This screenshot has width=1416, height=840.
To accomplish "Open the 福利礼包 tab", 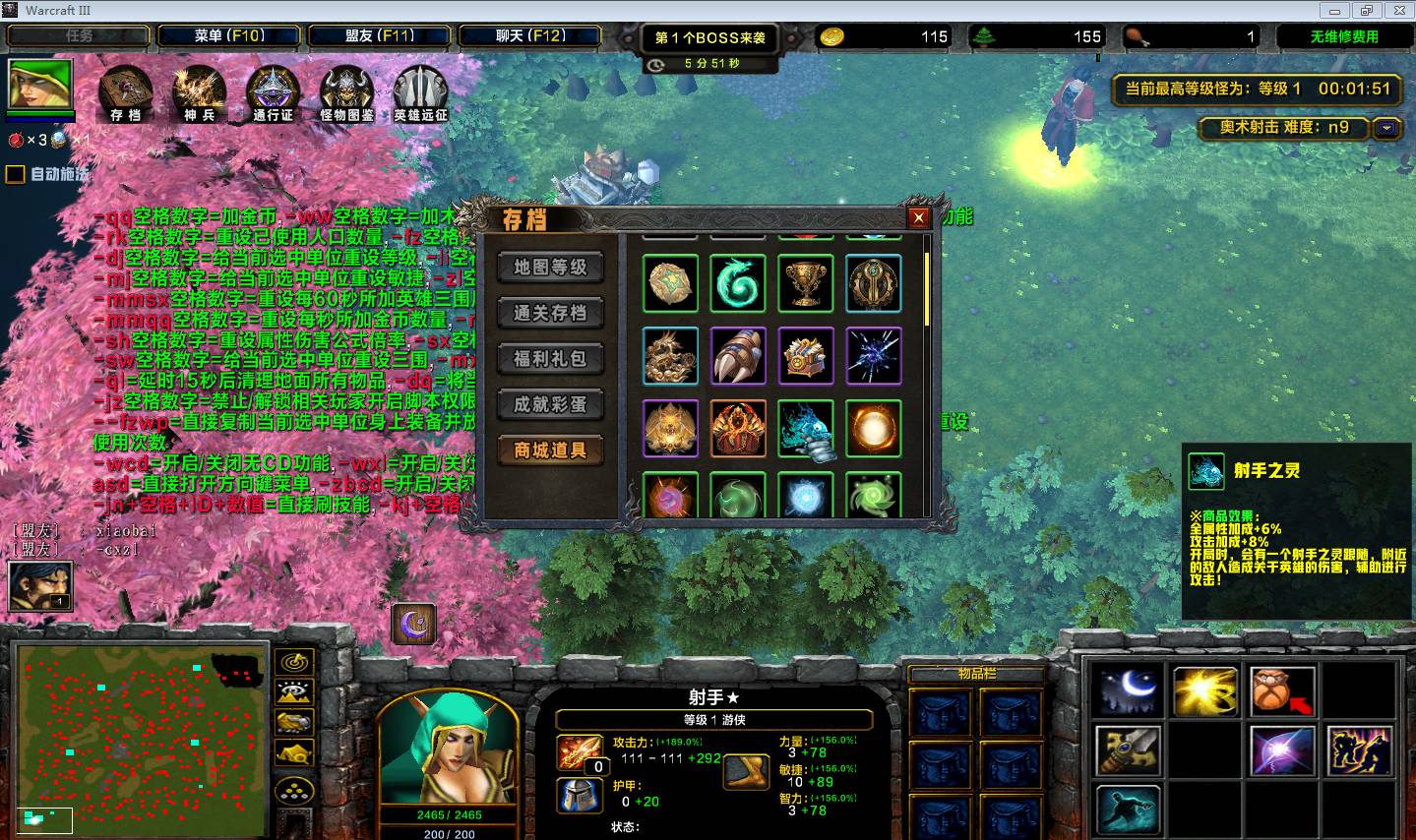I will coord(550,359).
